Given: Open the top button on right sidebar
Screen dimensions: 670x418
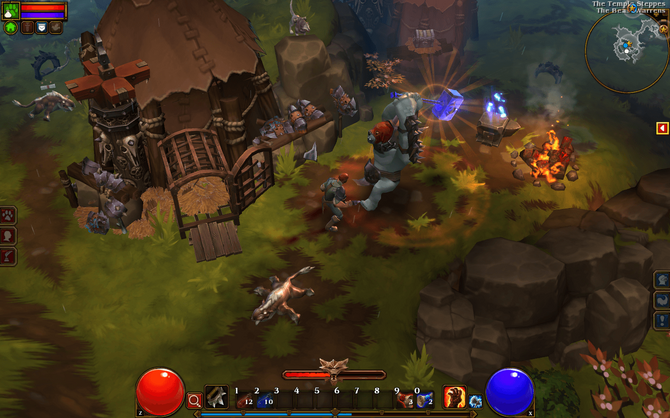Looking at the screenshot, I should (x=661, y=279).
